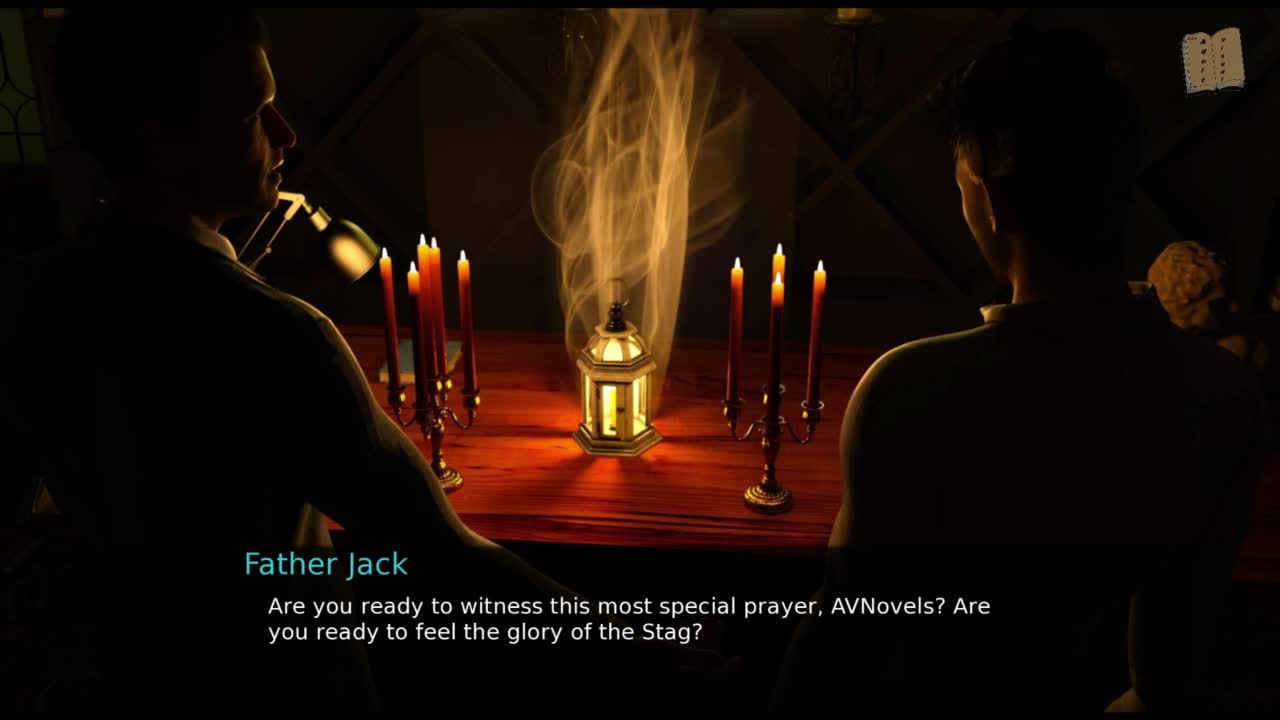The height and width of the screenshot is (720, 1280).
Task: Open the book icon menu
Action: (1212, 61)
